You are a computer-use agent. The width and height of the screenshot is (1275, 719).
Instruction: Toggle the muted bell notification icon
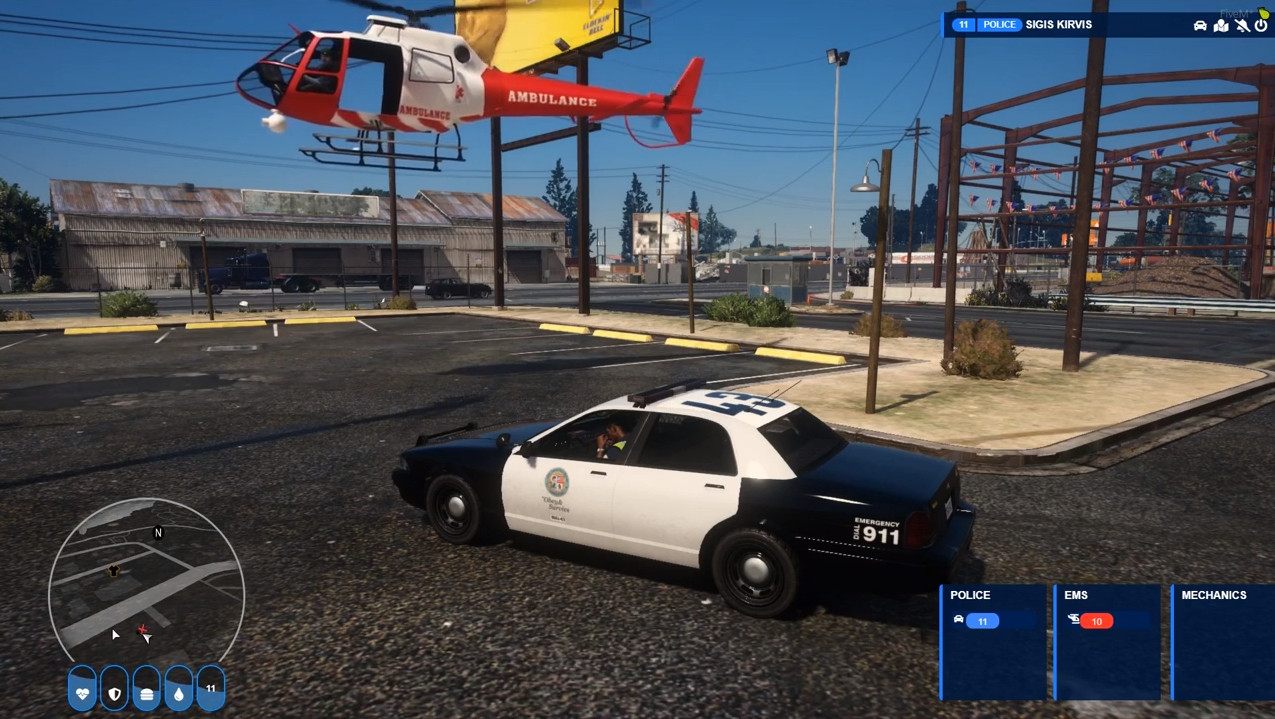1242,25
